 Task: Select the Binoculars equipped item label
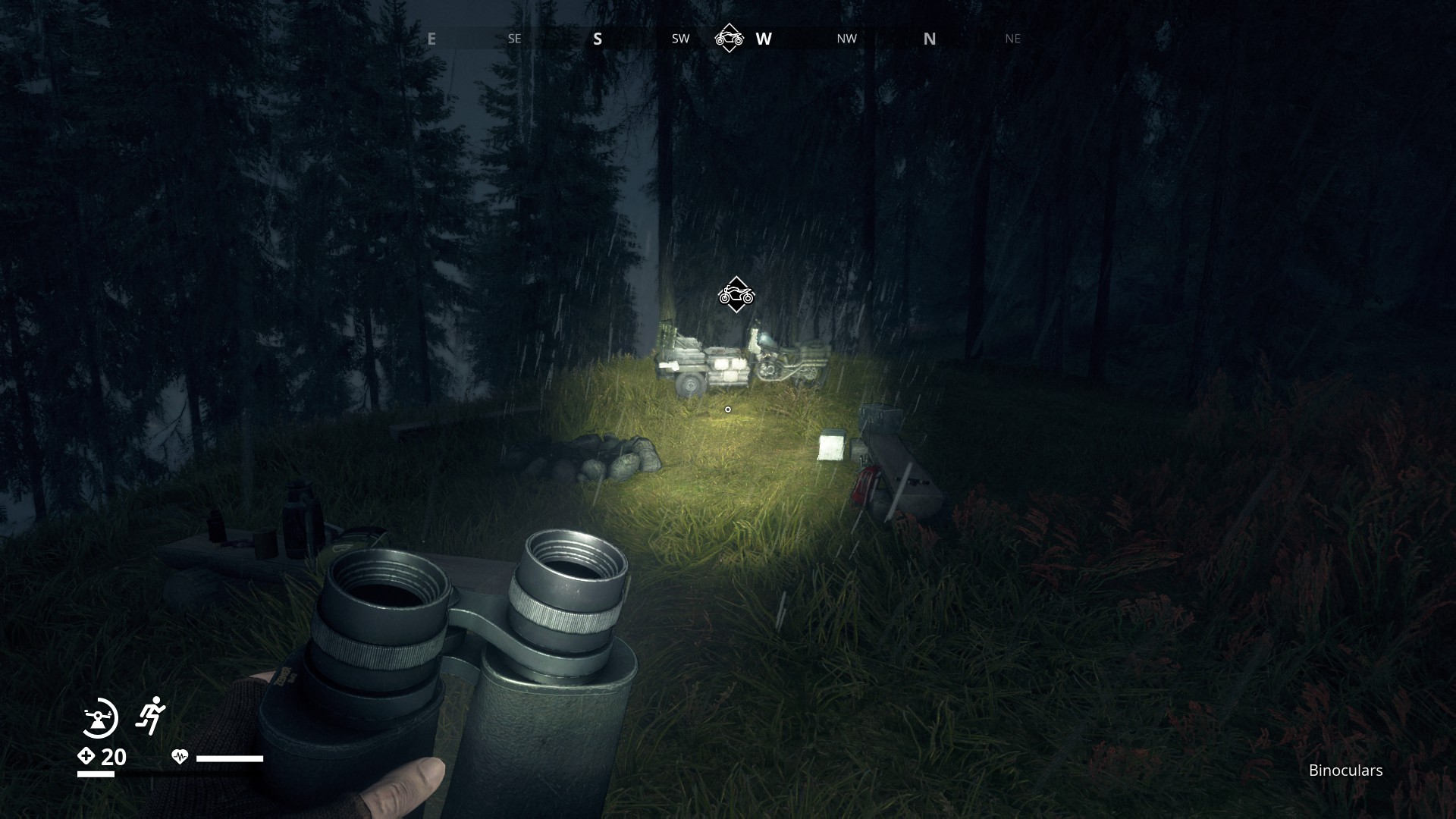(x=1345, y=770)
